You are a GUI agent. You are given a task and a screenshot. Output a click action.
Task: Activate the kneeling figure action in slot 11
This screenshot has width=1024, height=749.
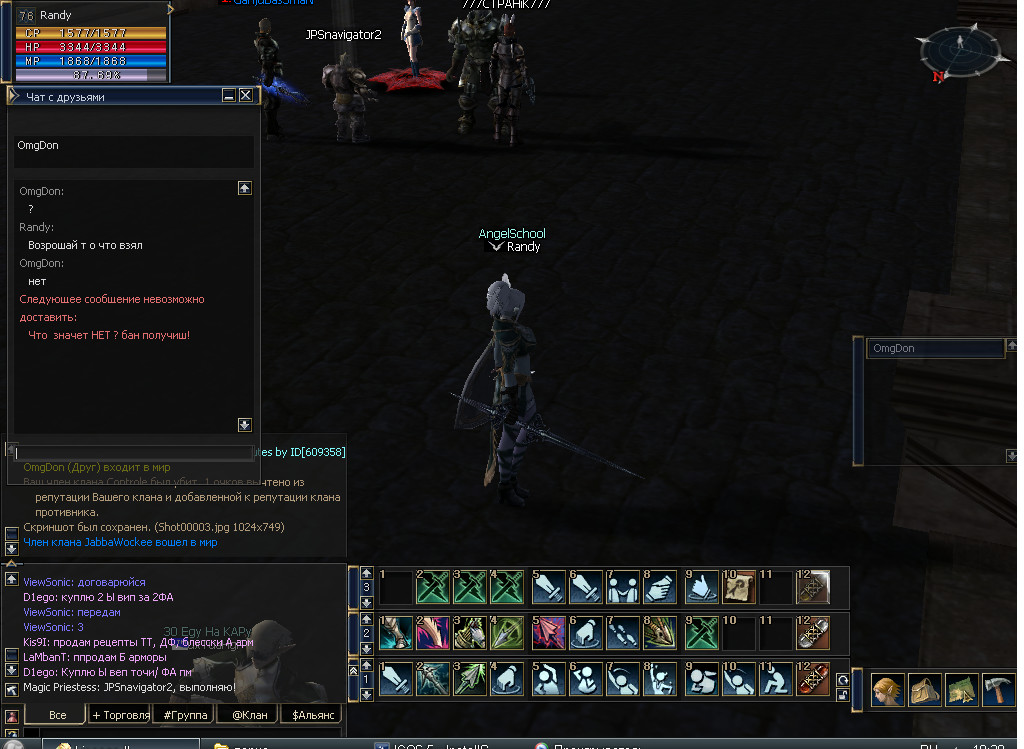point(776,680)
